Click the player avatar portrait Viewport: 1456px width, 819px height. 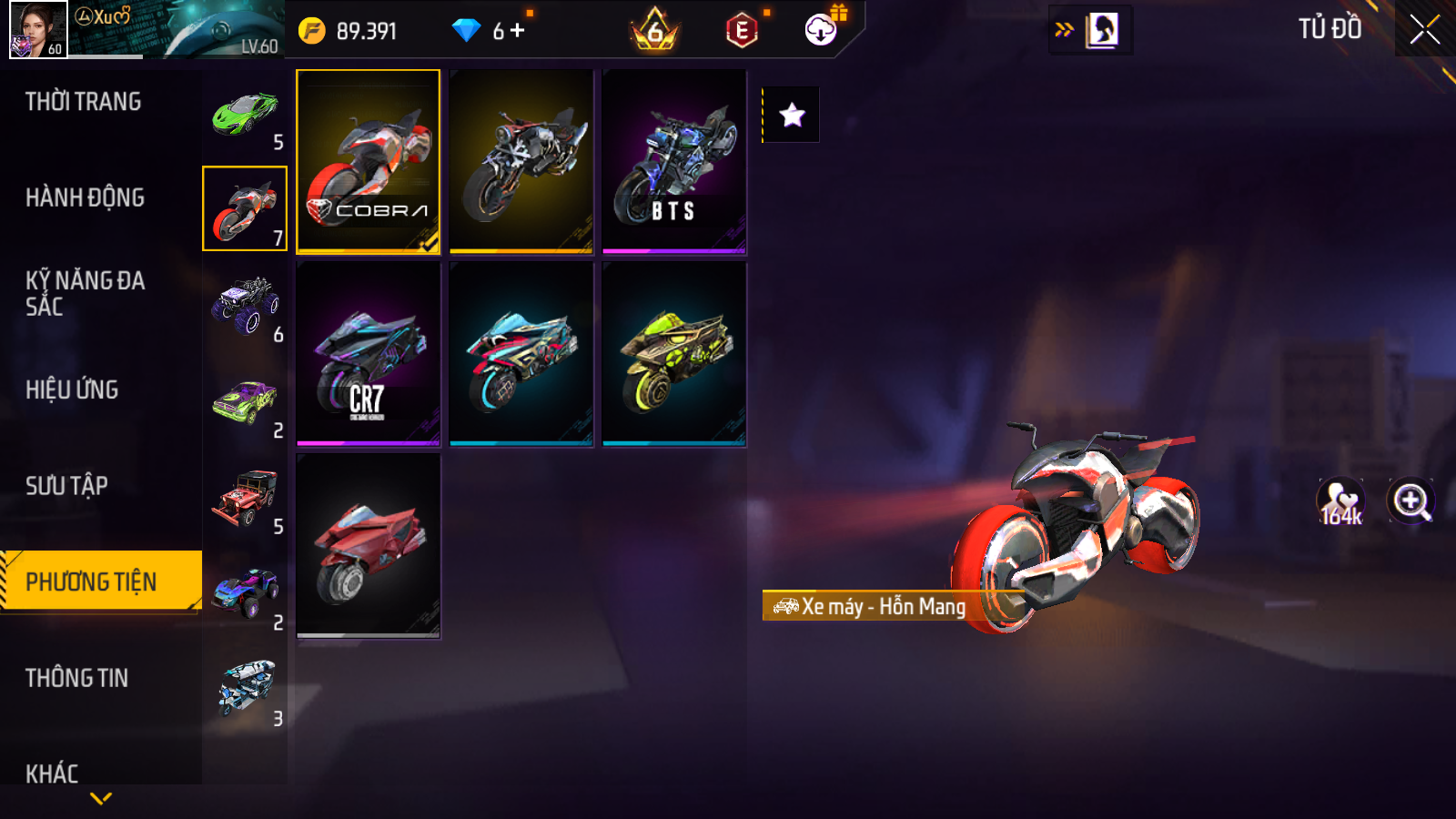38,29
